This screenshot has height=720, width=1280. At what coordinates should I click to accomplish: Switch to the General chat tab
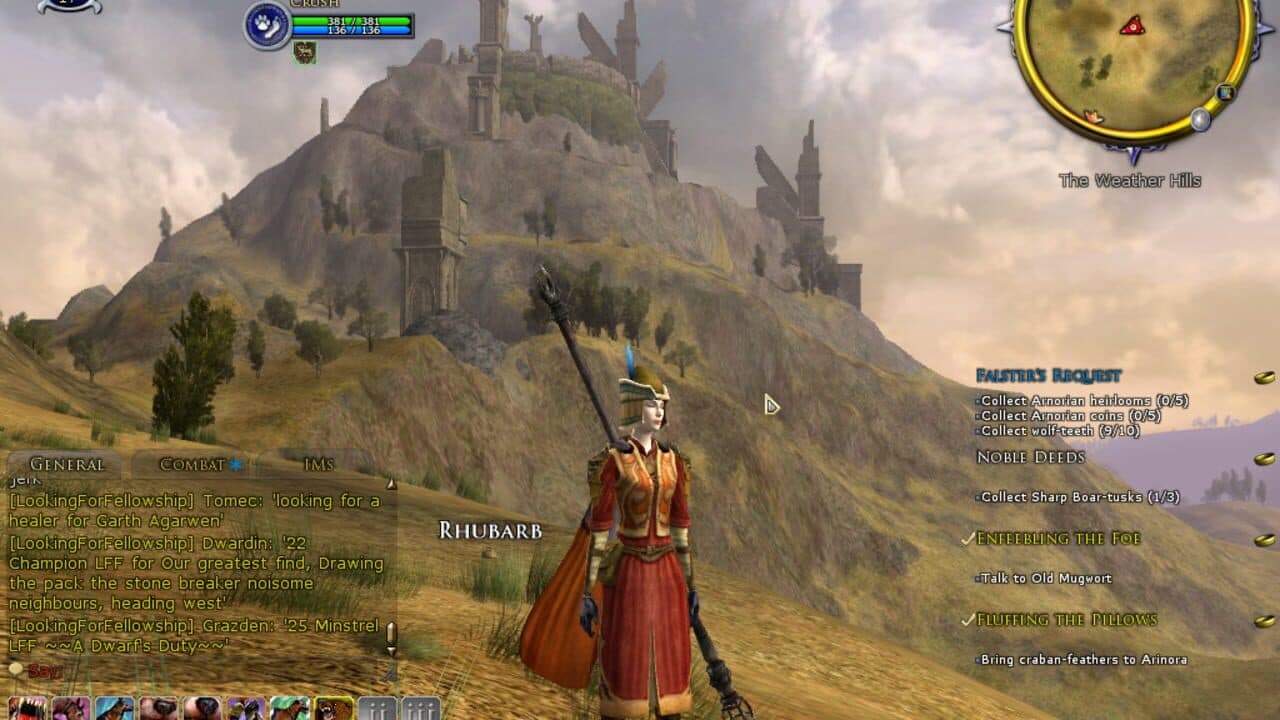click(66, 464)
